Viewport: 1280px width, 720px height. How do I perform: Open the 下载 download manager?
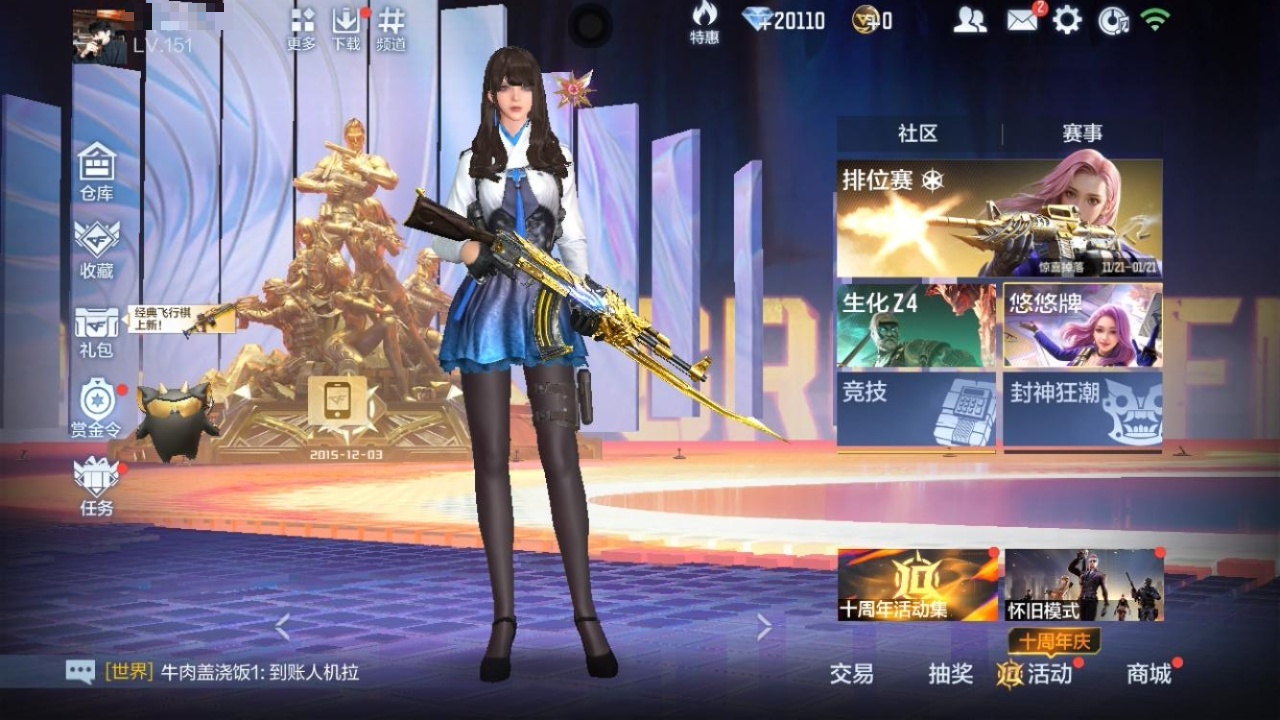coord(346,28)
